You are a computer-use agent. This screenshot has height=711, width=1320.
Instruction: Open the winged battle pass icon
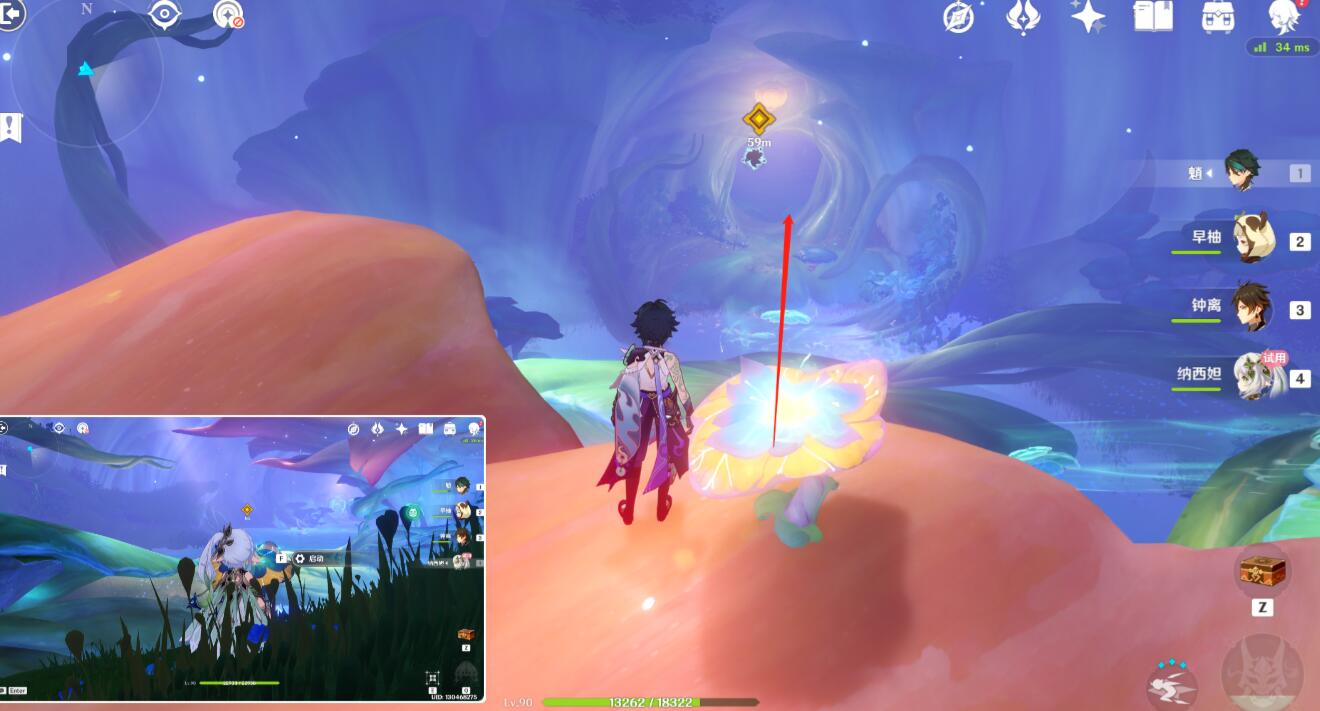[x=1023, y=16]
